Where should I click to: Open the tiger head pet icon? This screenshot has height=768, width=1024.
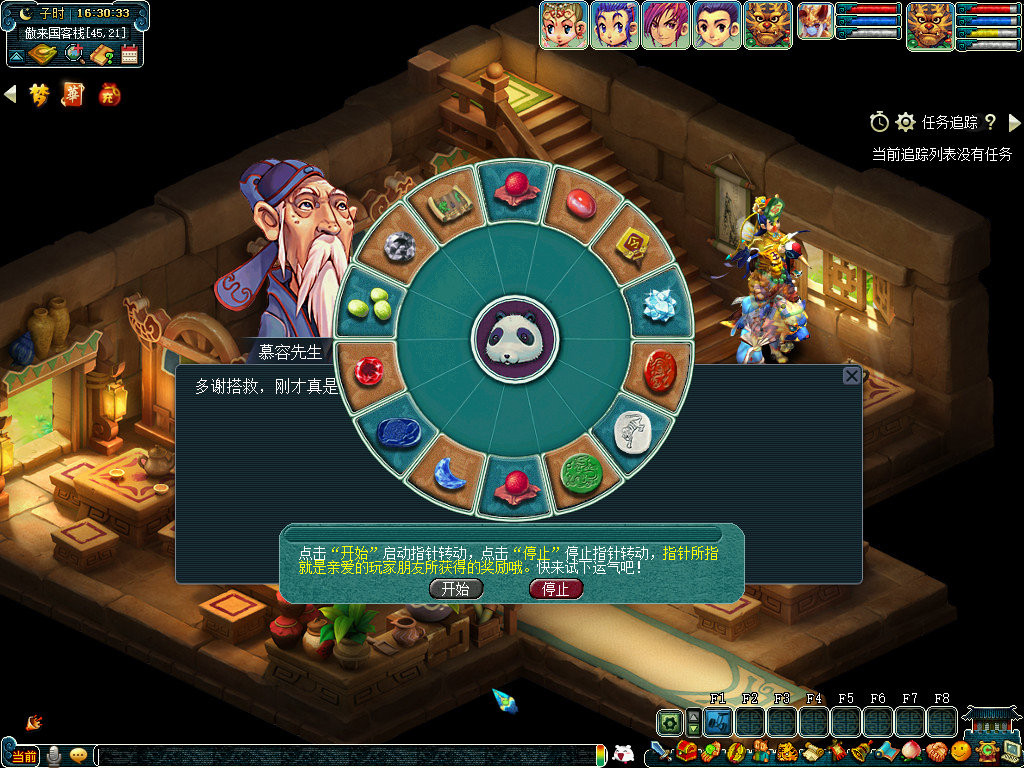(x=768, y=24)
